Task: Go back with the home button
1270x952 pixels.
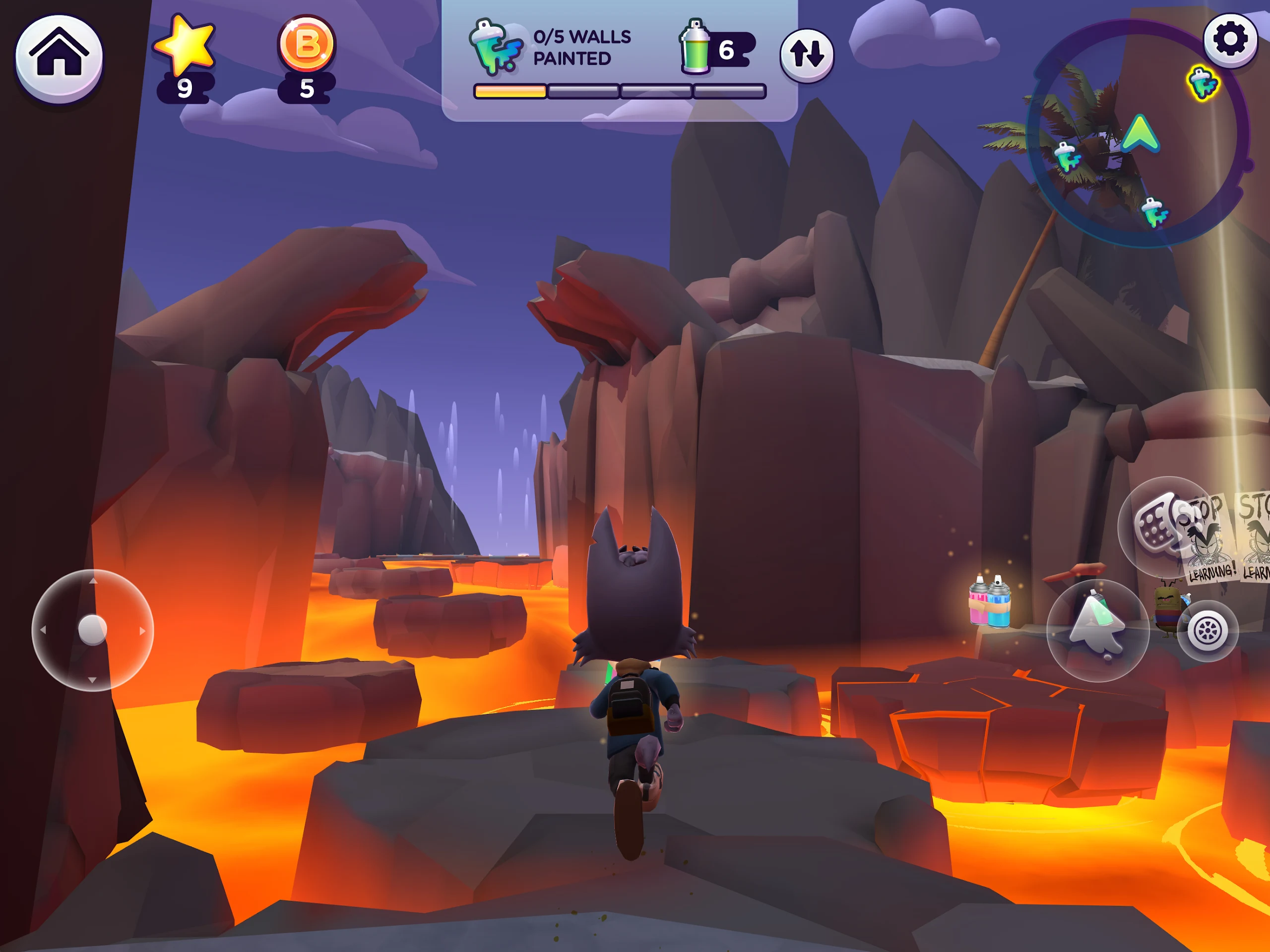Action: tap(59, 58)
